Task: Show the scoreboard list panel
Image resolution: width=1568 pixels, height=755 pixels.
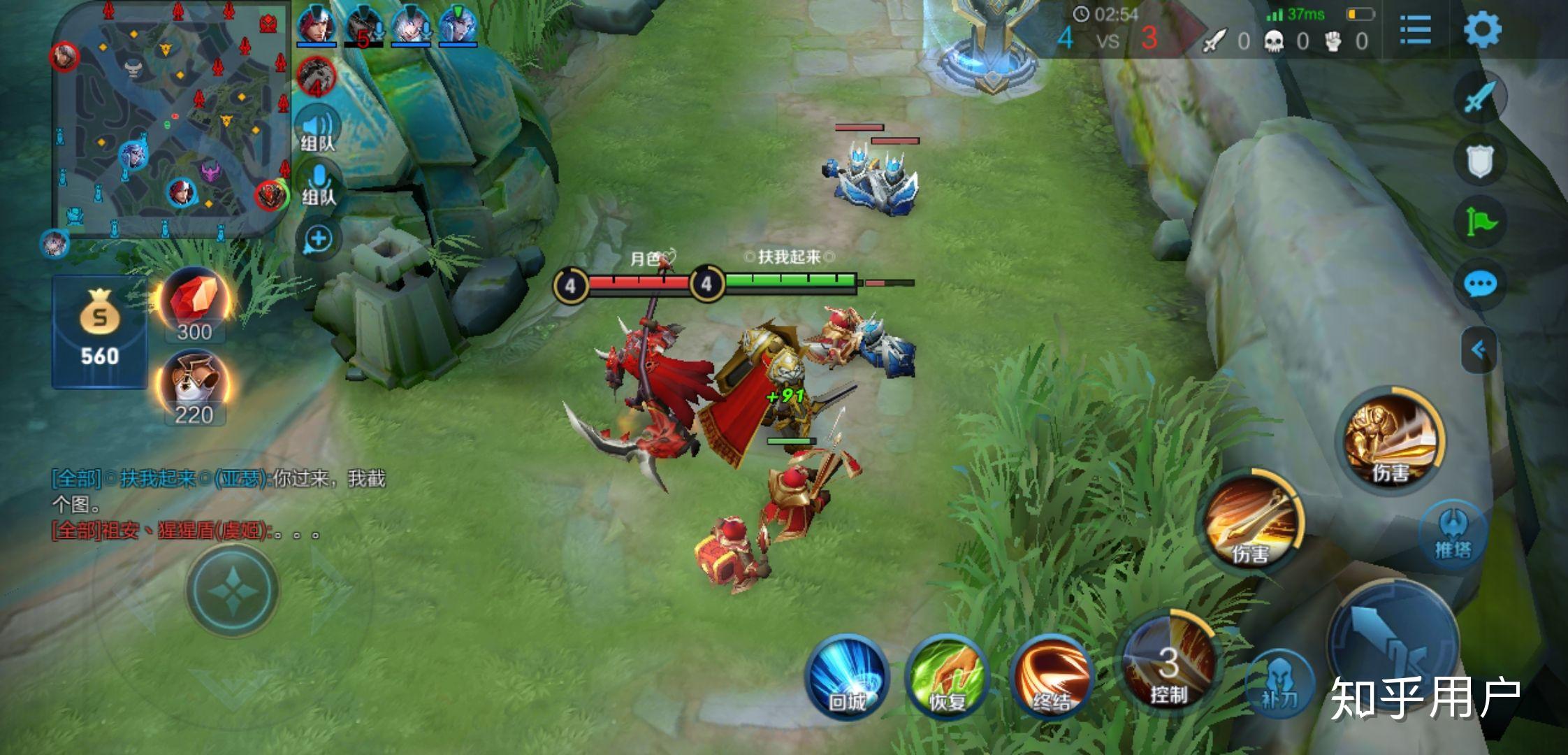Action: coord(1415,30)
